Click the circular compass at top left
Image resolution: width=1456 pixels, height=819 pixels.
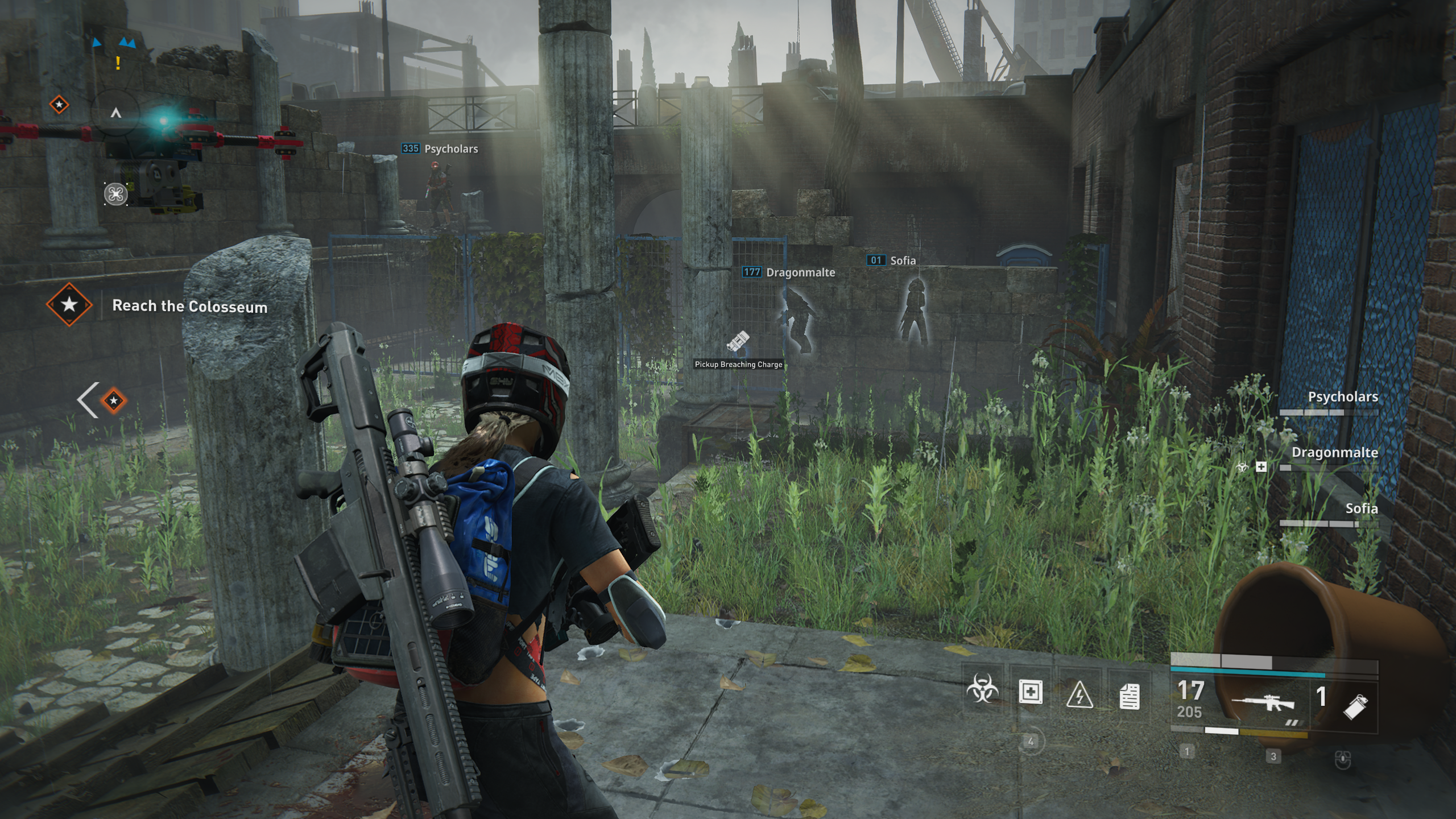[x=115, y=114]
